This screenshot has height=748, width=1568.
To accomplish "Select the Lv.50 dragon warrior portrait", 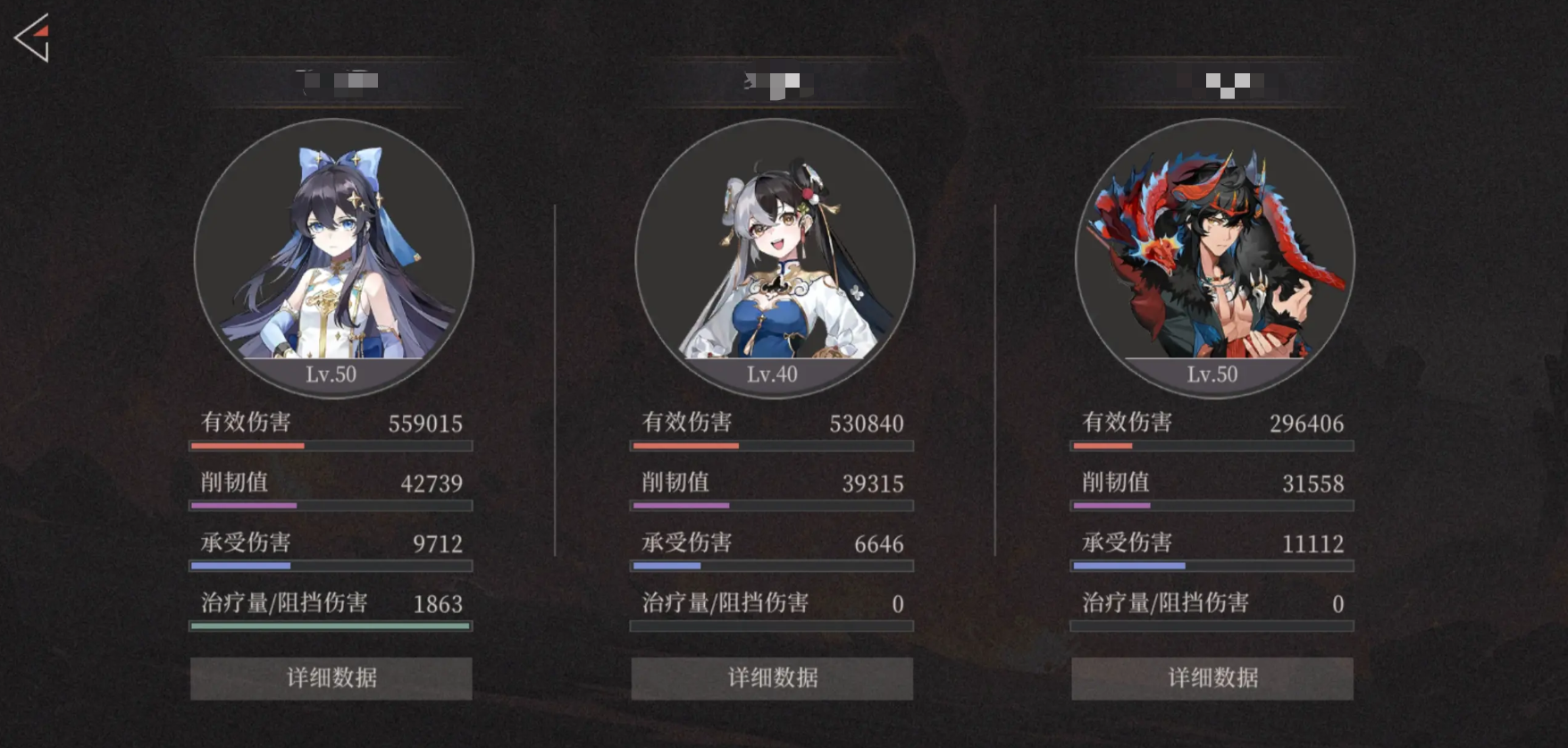I will tap(1211, 250).
